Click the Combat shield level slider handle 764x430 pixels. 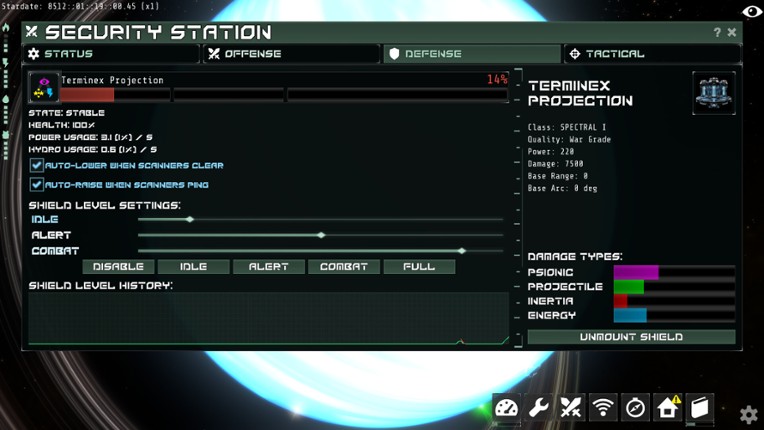[x=462, y=251]
